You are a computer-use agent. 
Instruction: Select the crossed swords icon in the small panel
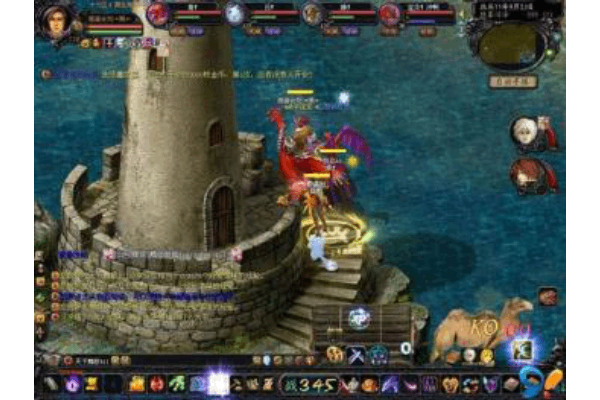coord(354,354)
